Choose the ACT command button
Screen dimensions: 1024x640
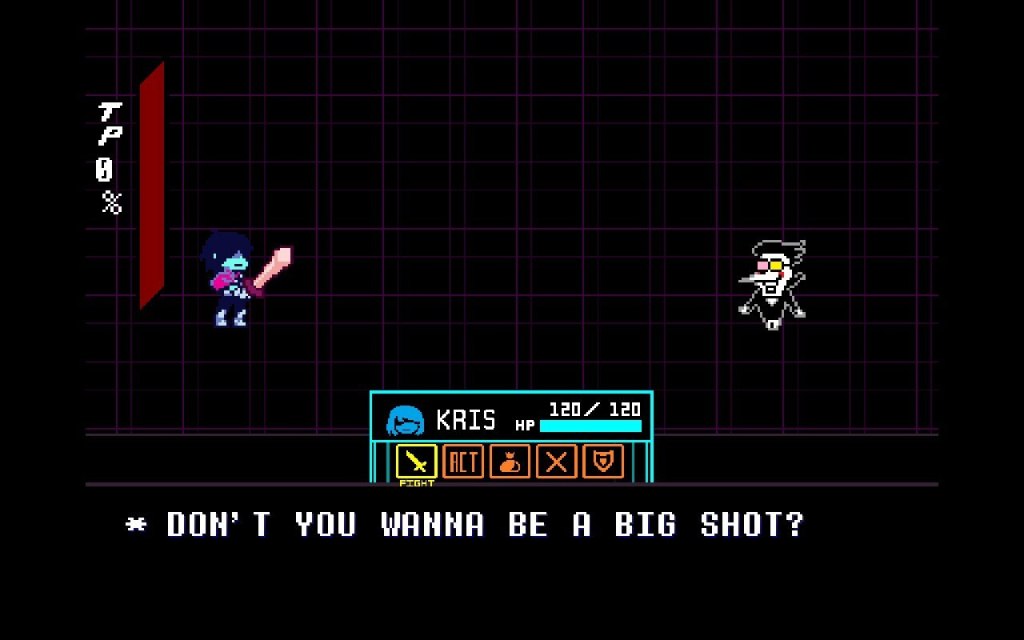pos(463,462)
